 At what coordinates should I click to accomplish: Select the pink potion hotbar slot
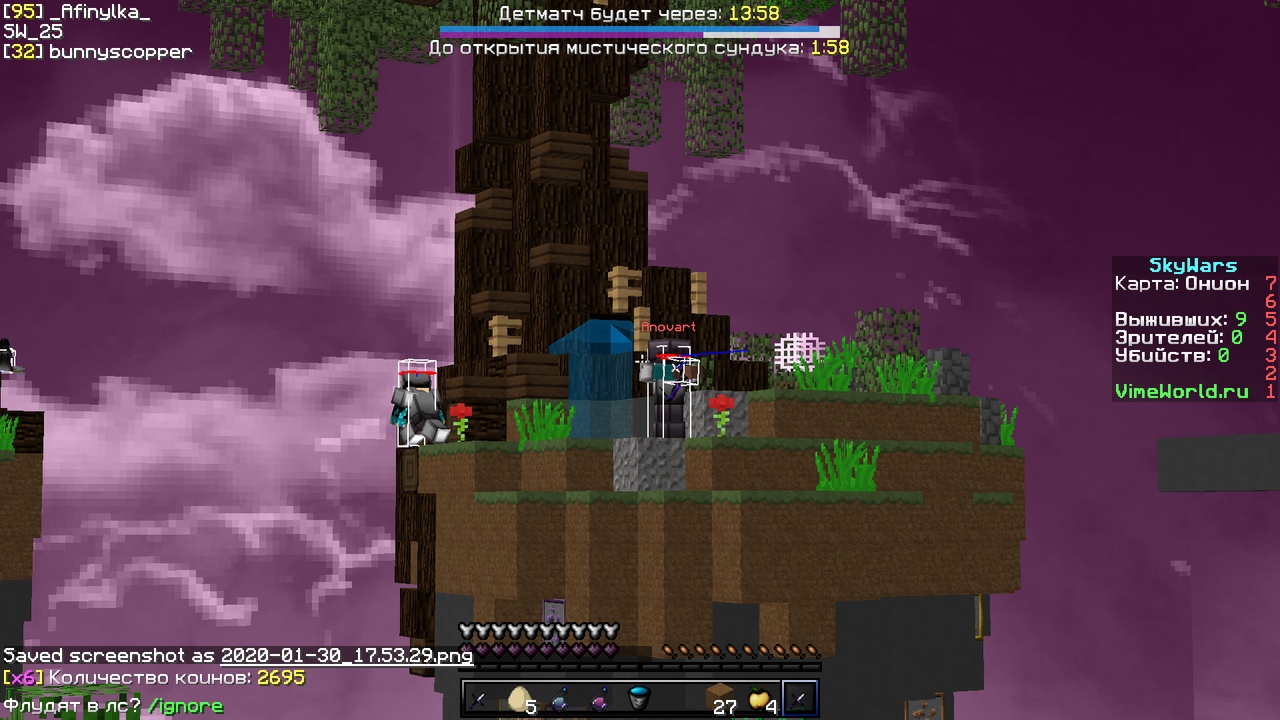coord(600,698)
